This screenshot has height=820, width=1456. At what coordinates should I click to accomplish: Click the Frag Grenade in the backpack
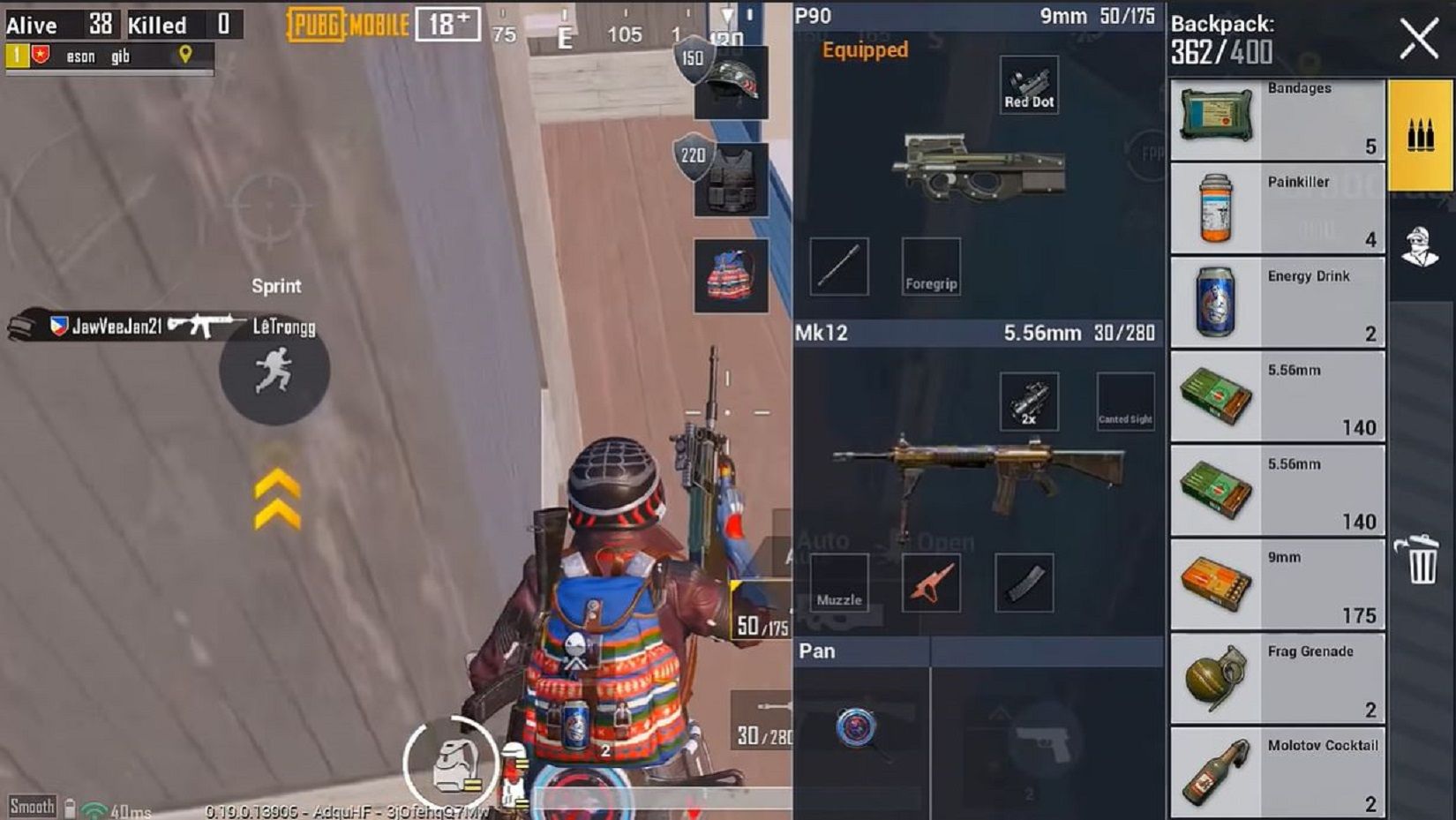[x=1277, y=678]
